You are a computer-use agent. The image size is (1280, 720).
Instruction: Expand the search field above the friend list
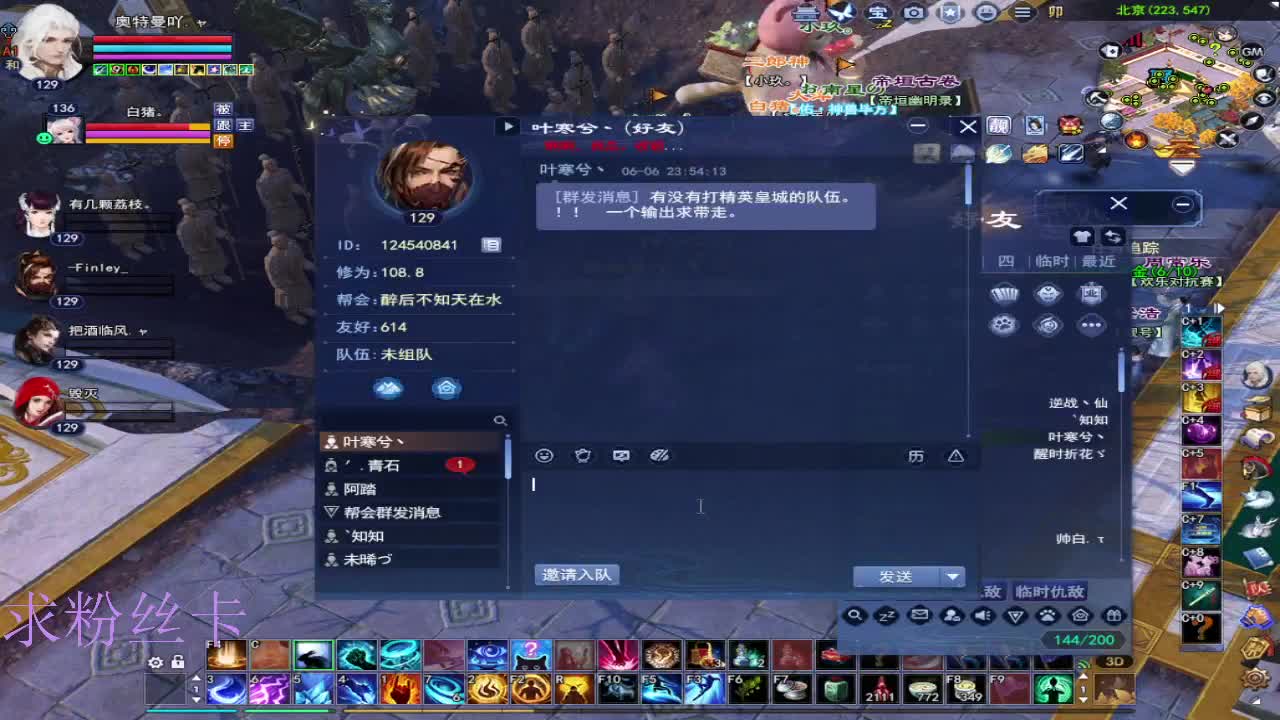point(500,421)
